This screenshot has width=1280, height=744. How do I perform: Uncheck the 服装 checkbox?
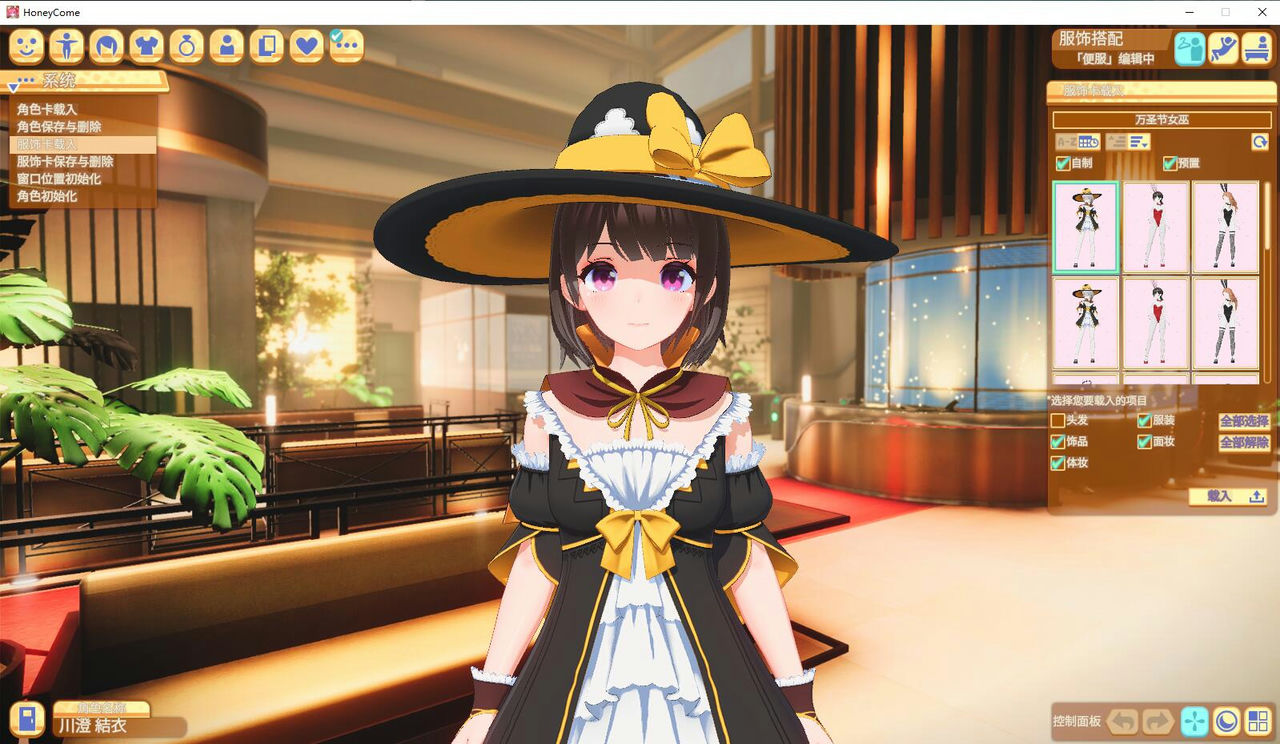(x=1143, y=420)
